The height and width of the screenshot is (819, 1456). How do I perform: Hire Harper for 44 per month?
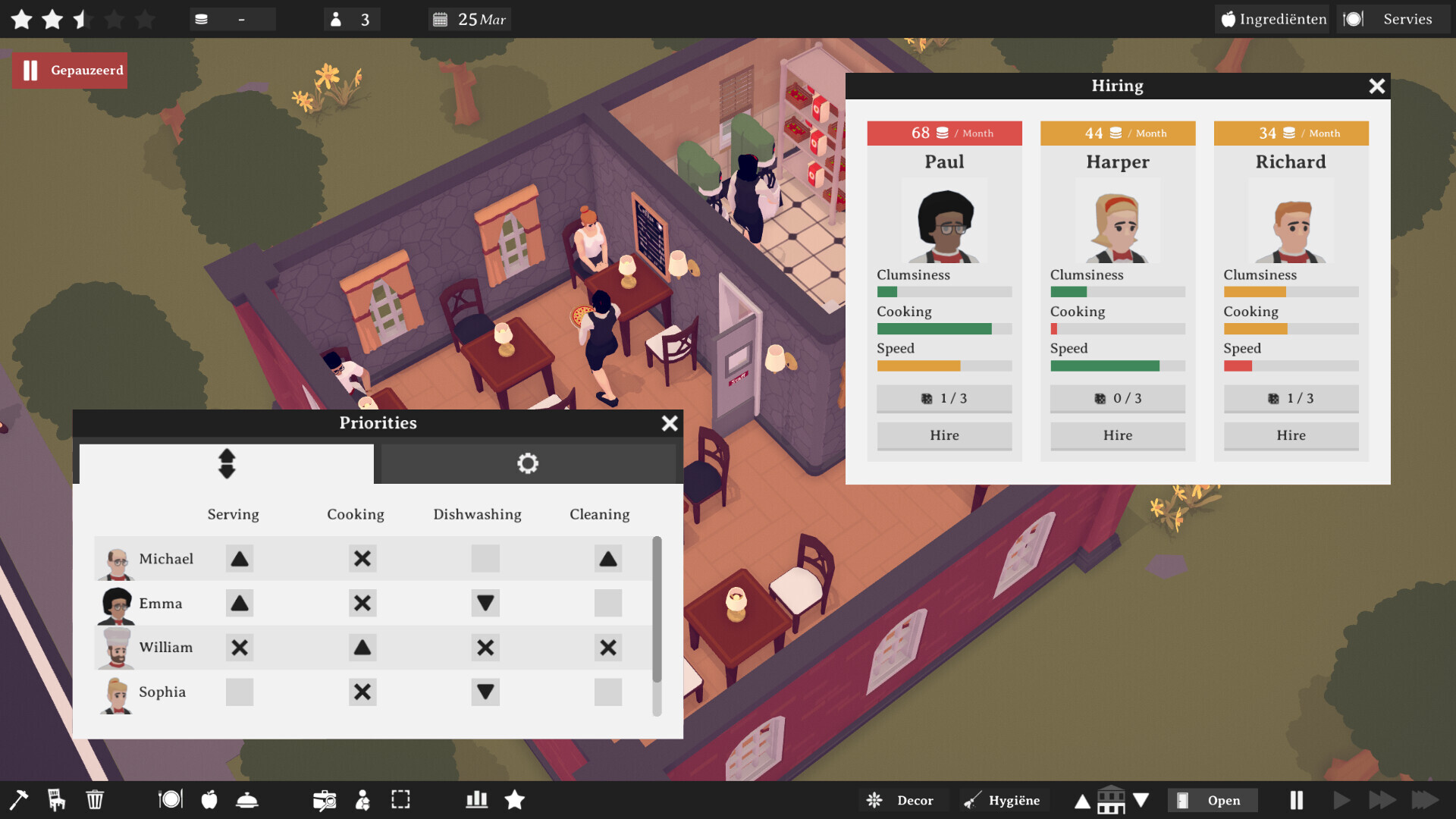point(1117,435)
